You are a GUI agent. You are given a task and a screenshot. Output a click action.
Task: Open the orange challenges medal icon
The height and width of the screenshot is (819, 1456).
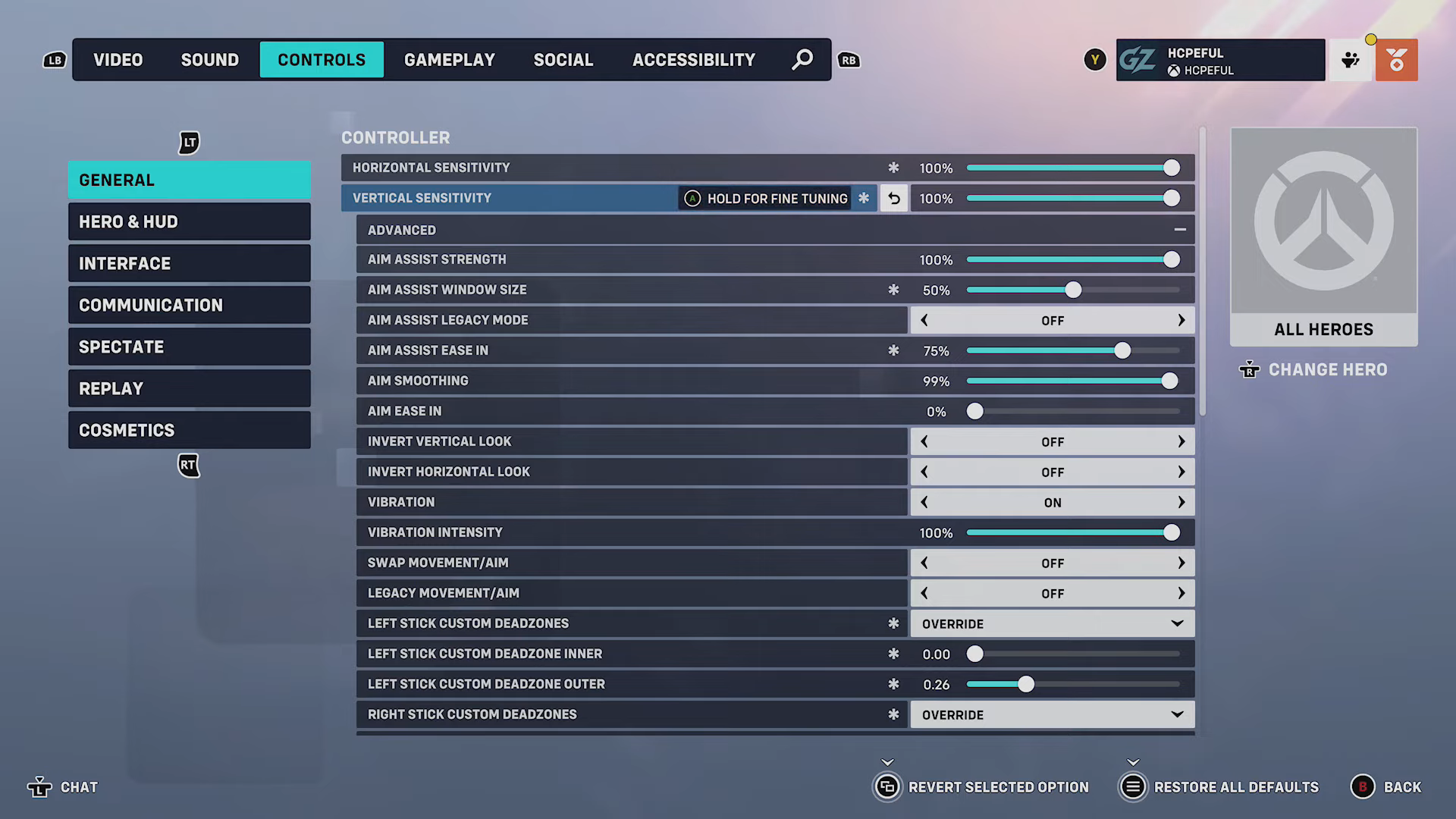click(x=1396, y=59)
